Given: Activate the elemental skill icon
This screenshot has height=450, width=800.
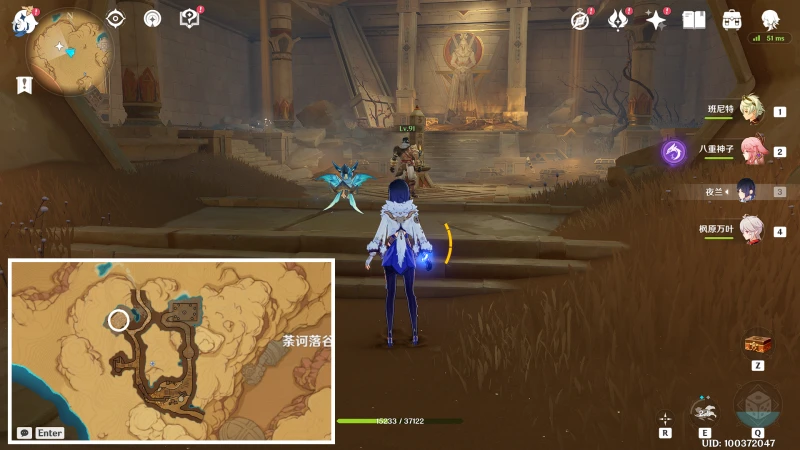Looking at the screenshot, I should 704,409.
